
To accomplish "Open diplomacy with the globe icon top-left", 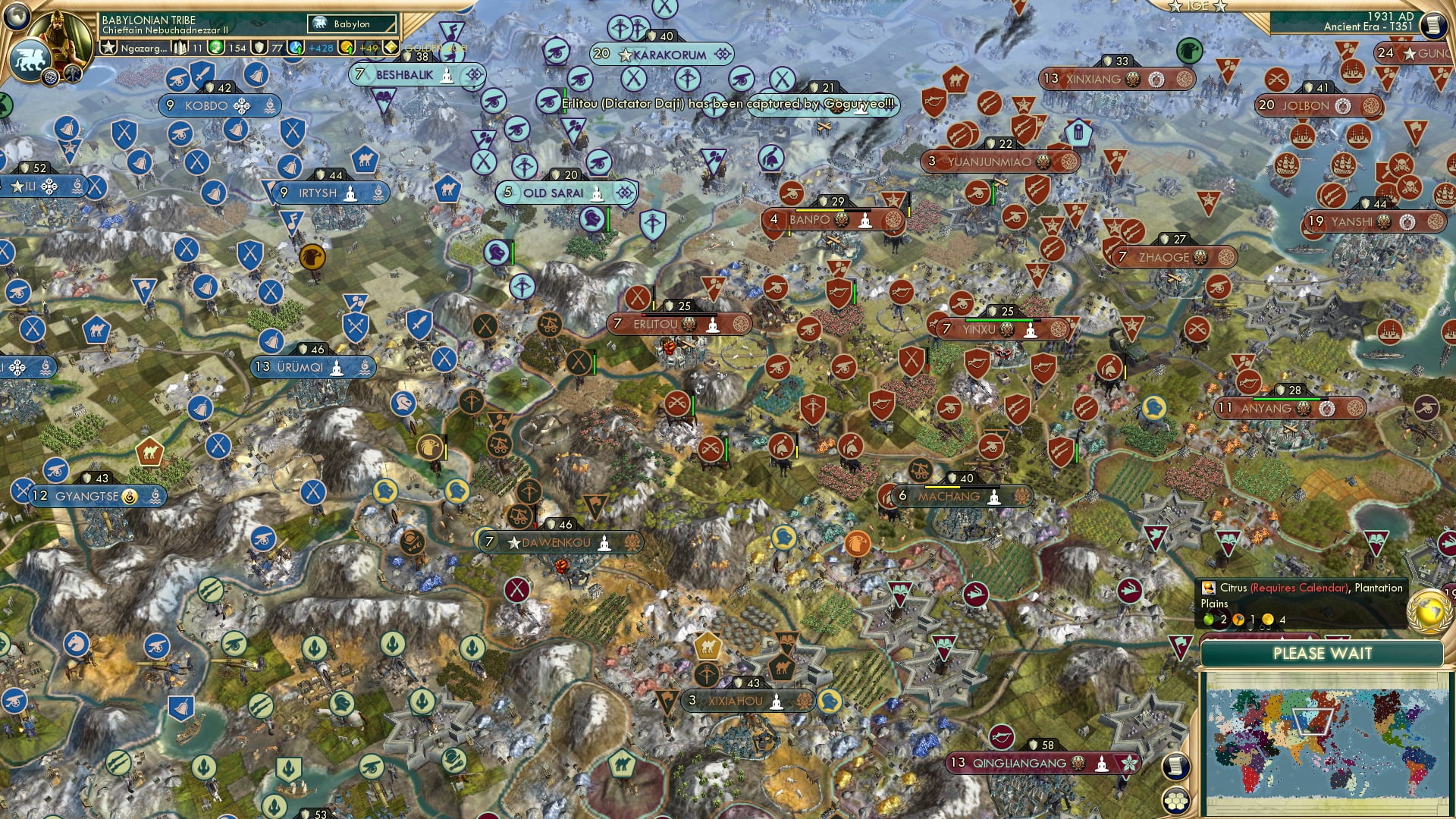I will (x=15, y=17).
